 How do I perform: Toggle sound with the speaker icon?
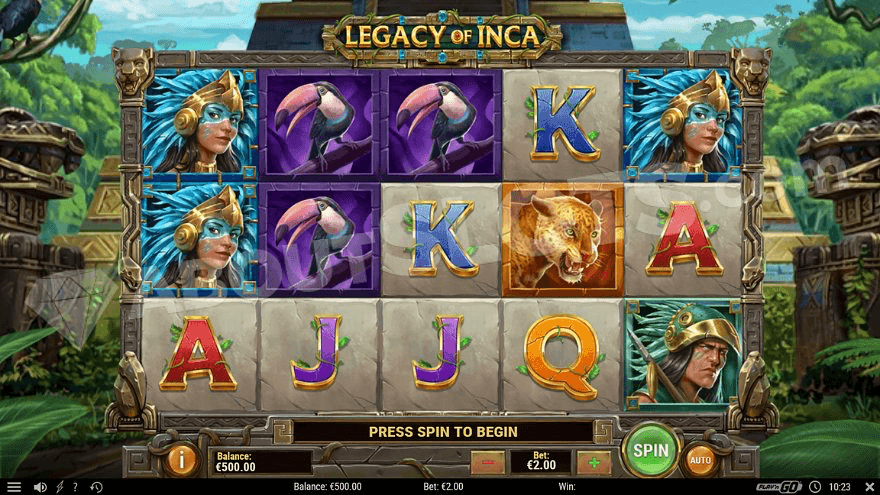pyautogui.click(x=40, y=487)
